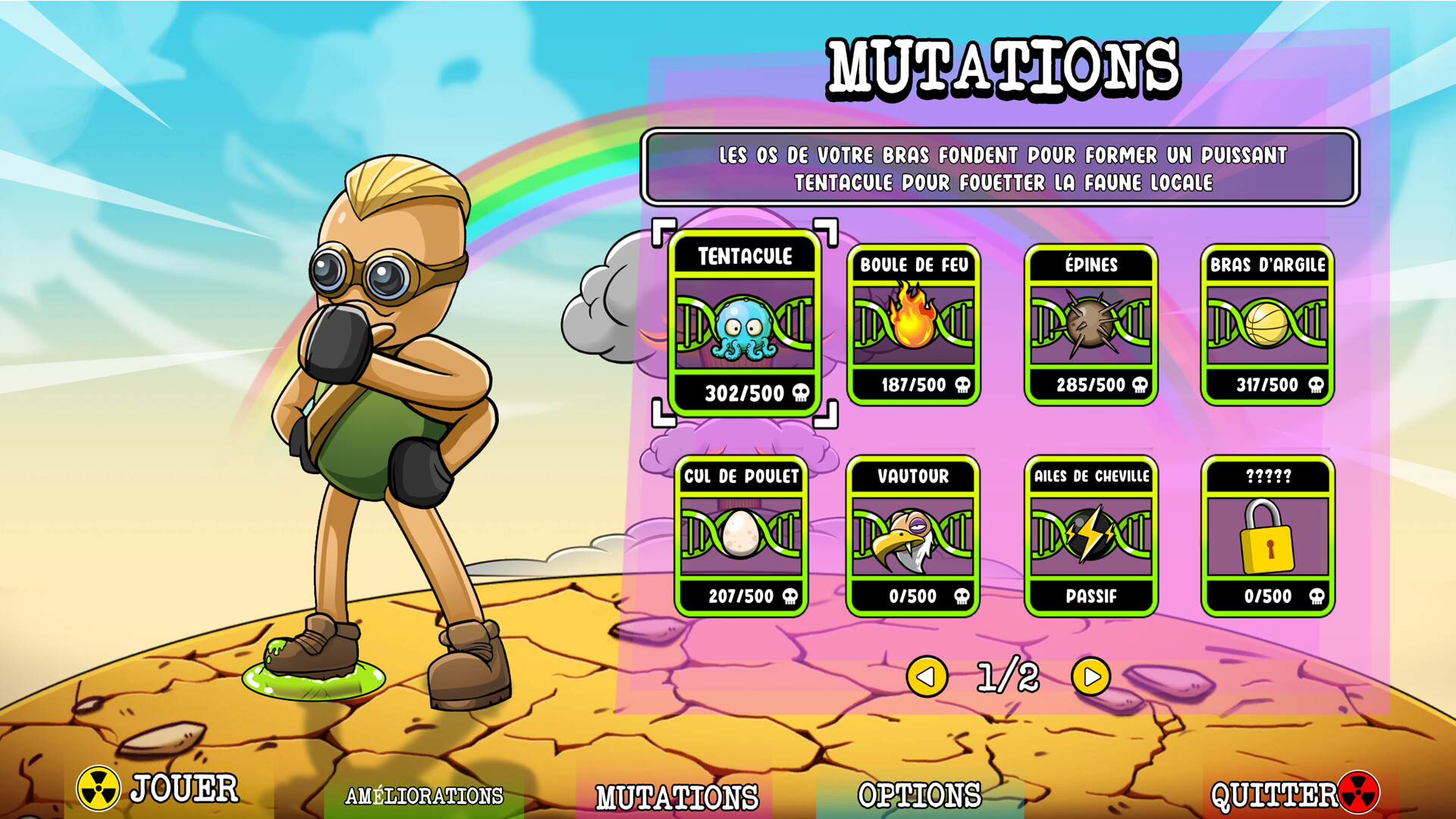Go to the previous mutations page

[x=927, y=676]
